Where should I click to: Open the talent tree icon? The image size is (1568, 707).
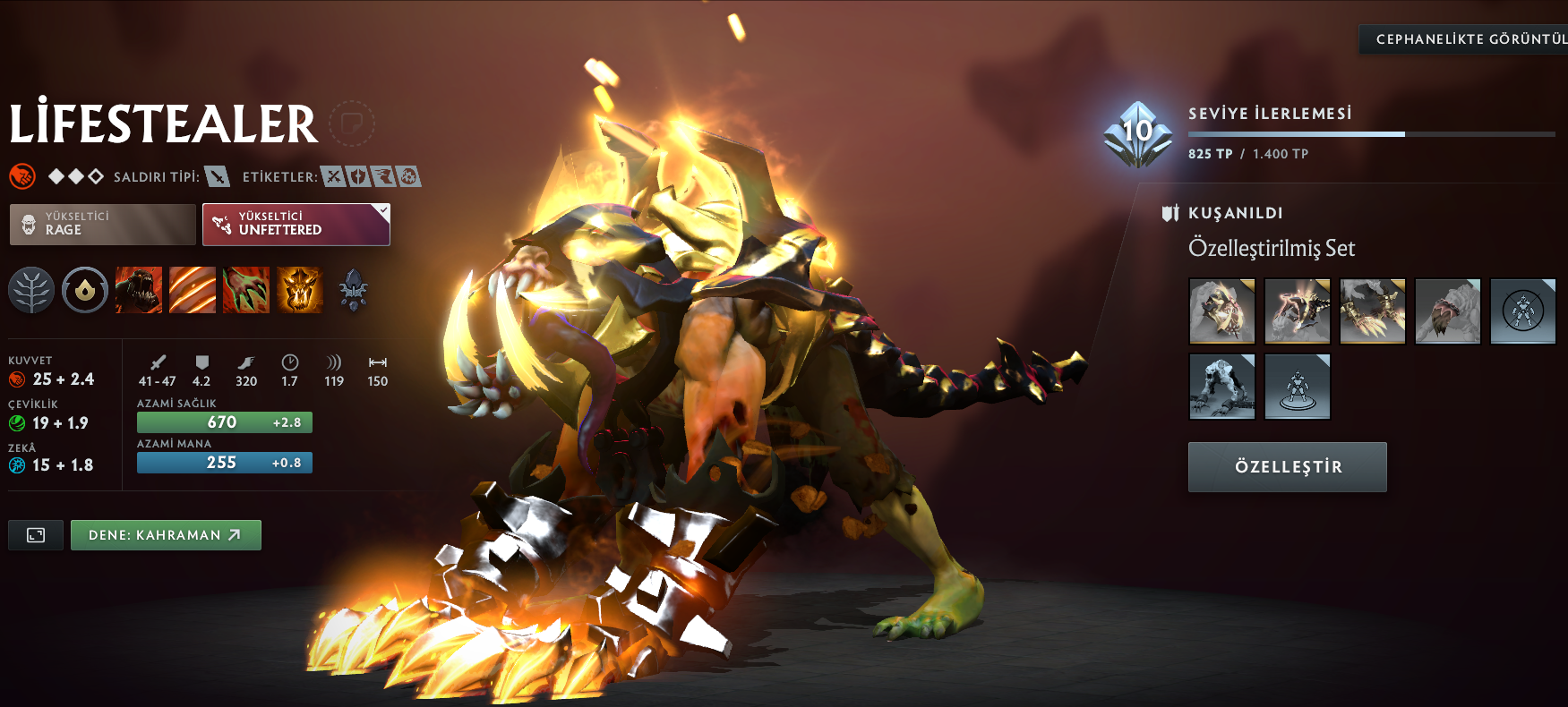(31, 290)
